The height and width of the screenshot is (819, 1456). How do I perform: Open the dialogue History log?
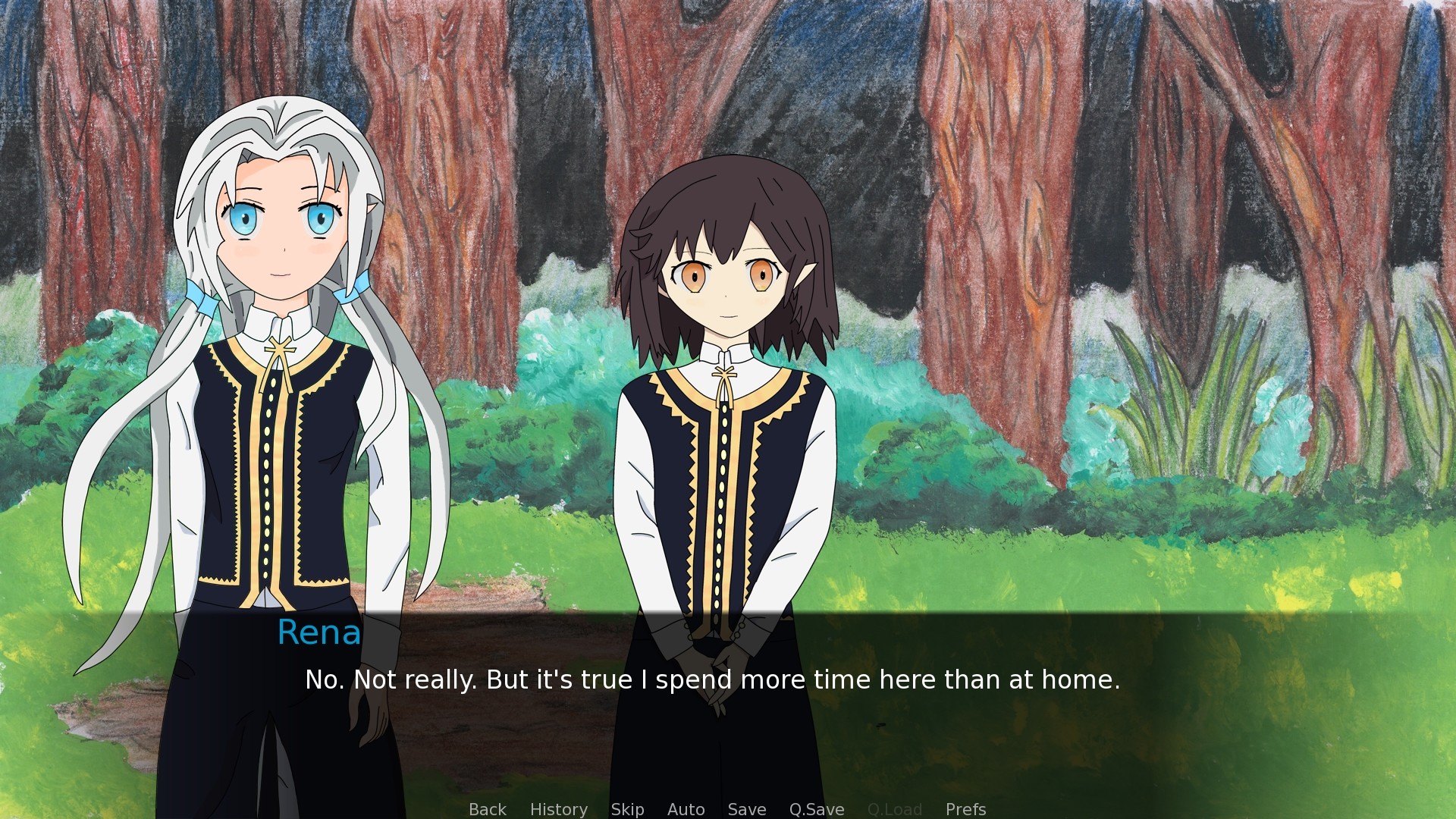point(558,809)
